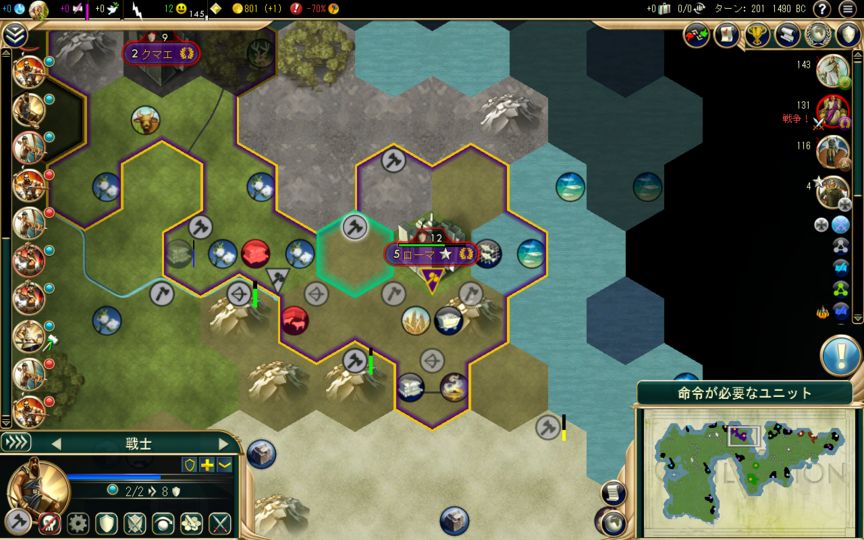Open the help question-mark button

tap(821, 9)
